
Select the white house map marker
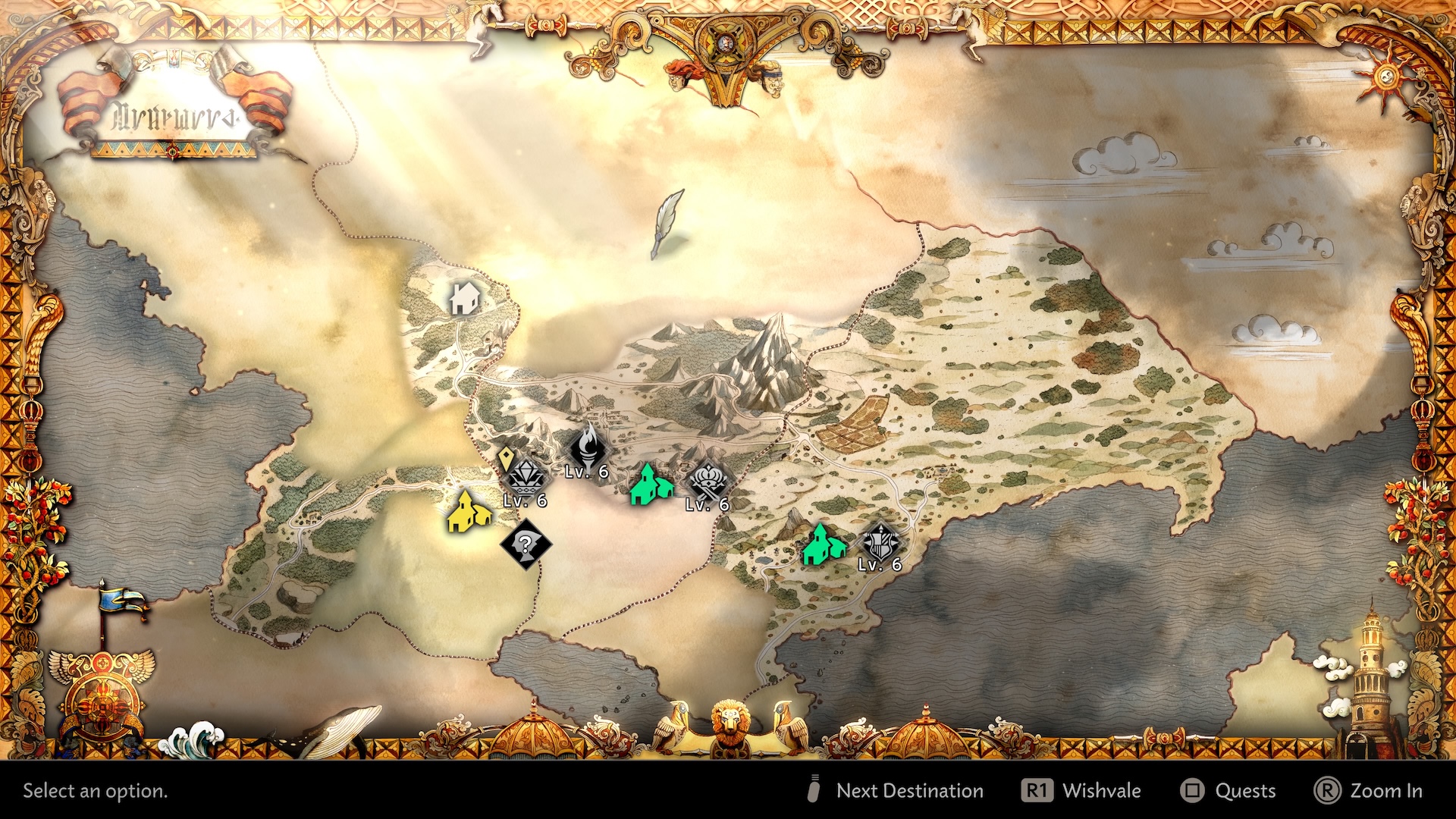point(463,299)
